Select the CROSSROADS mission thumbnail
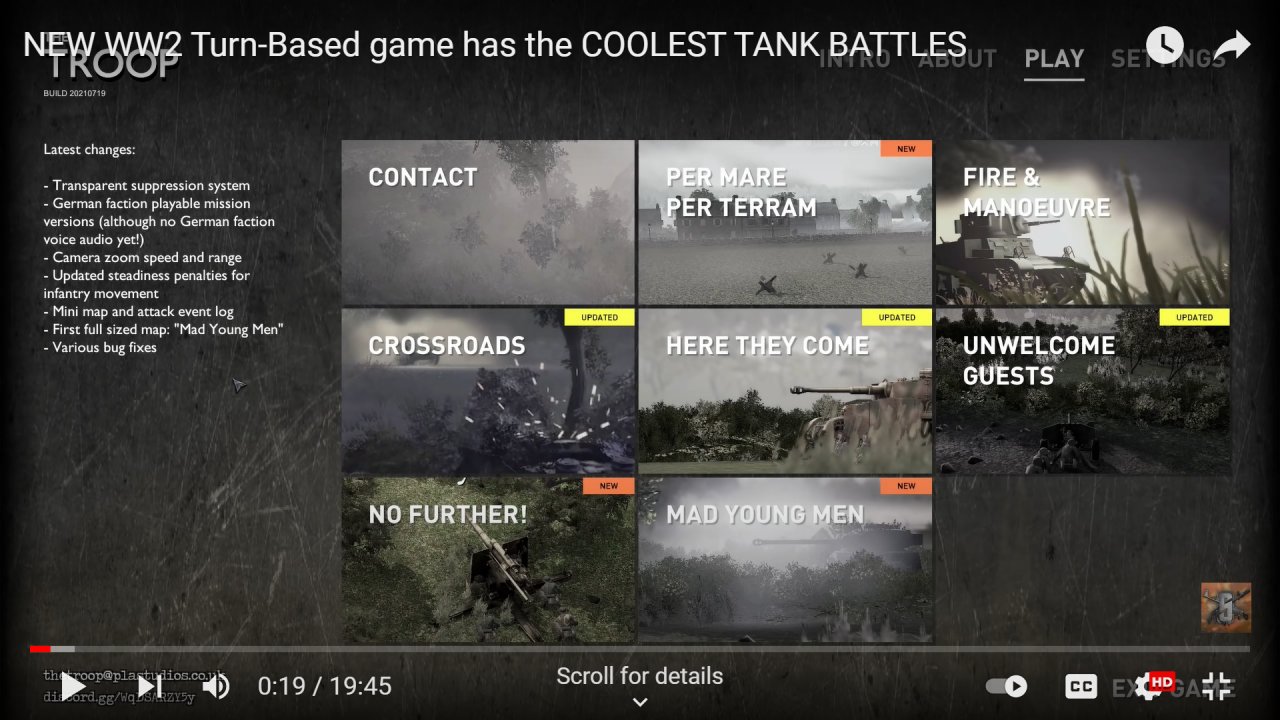1280x720 pixels. click(488, 391)
